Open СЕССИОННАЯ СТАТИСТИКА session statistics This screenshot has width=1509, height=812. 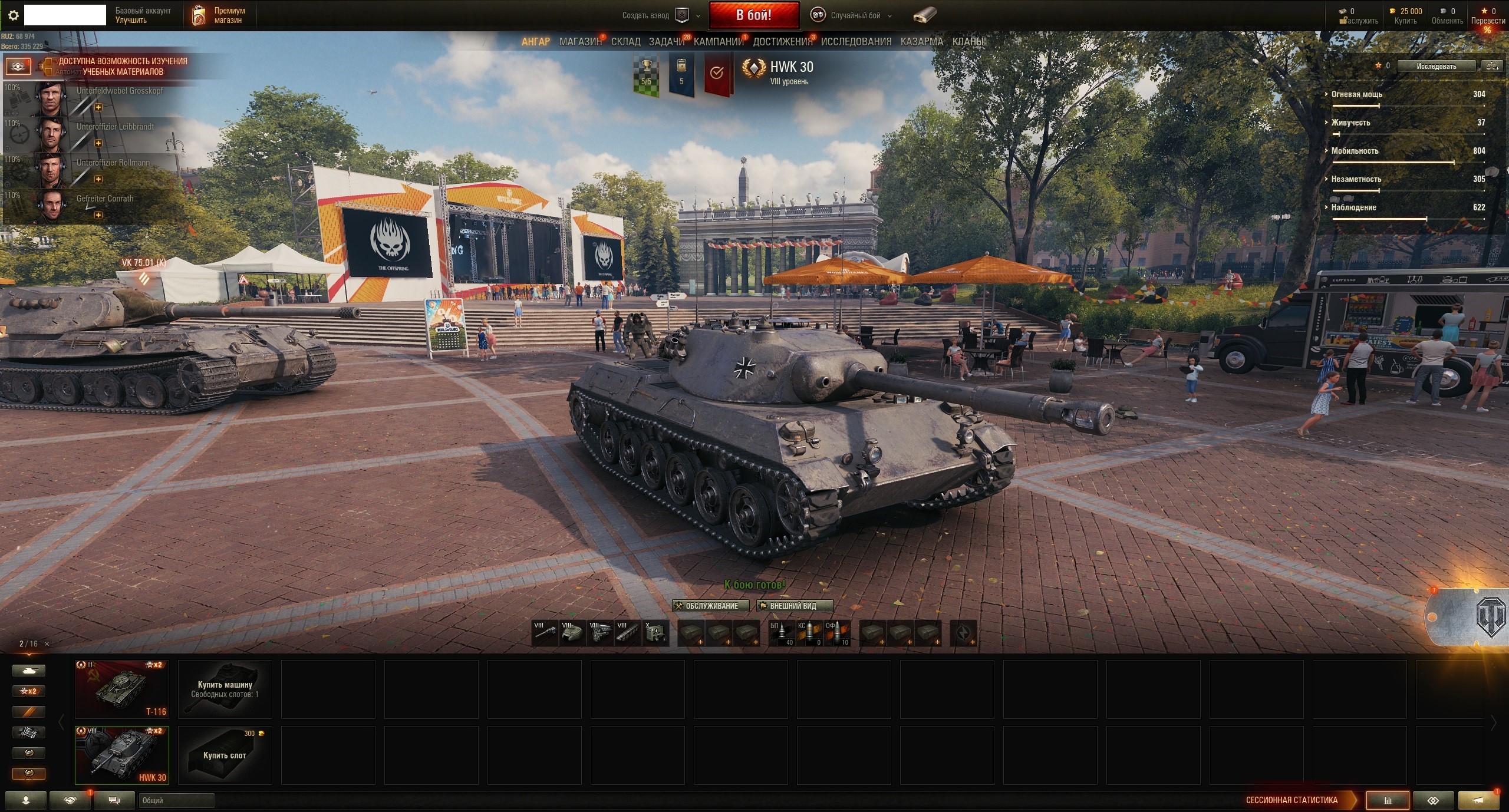click(x=1291, y=800)
